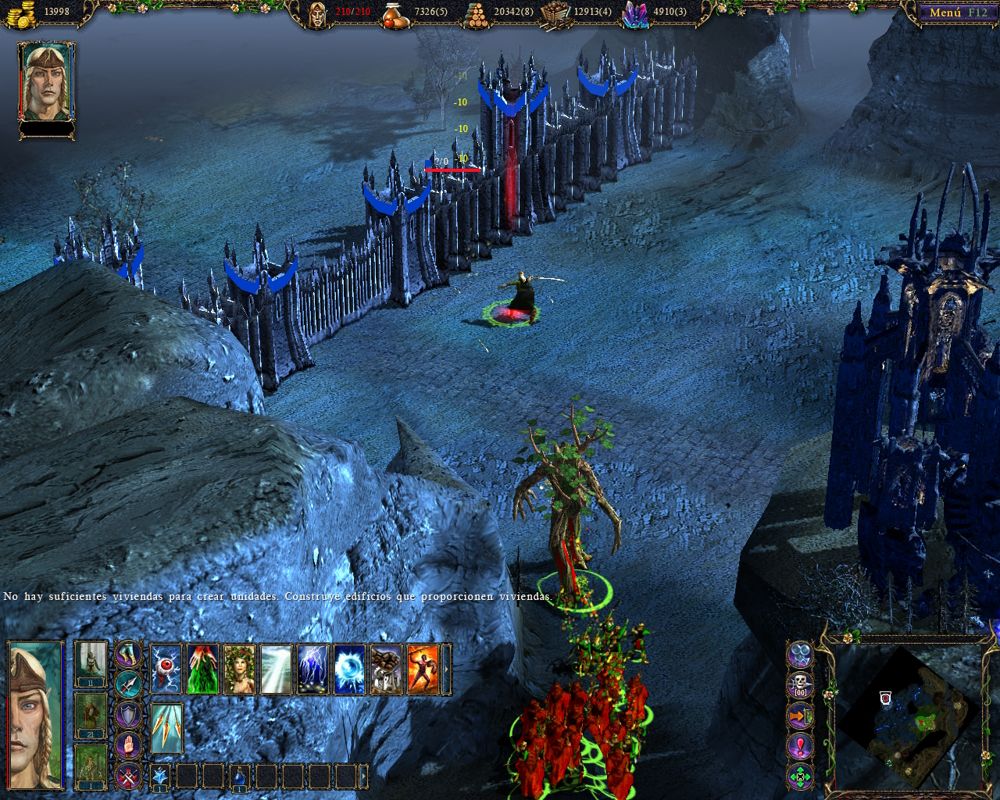Viewport: 1000px width, 800px height.
Task: Choose the round arrow attack command
Action: tap(128, 684)
